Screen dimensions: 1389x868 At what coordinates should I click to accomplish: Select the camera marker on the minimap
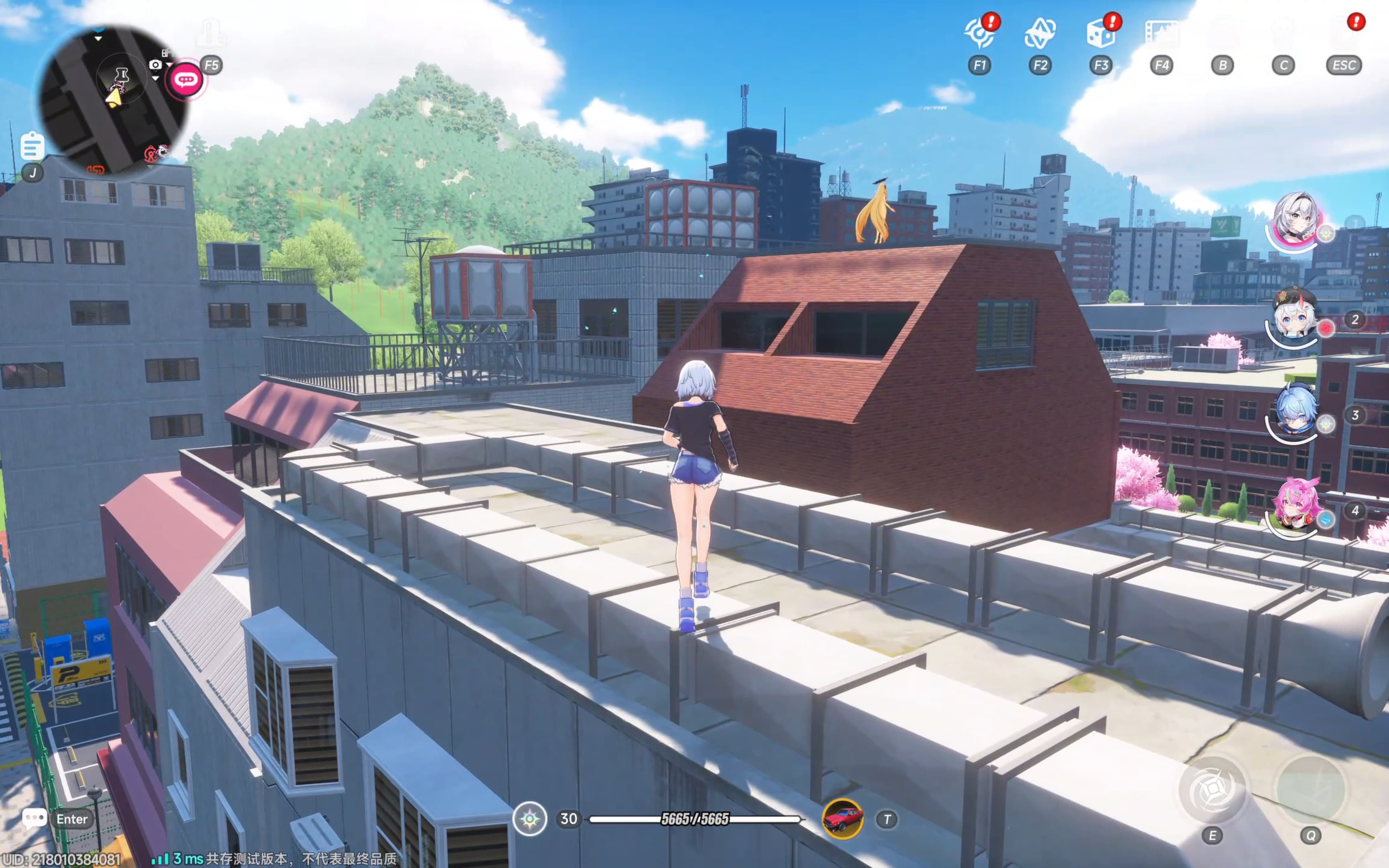point(156,65)
